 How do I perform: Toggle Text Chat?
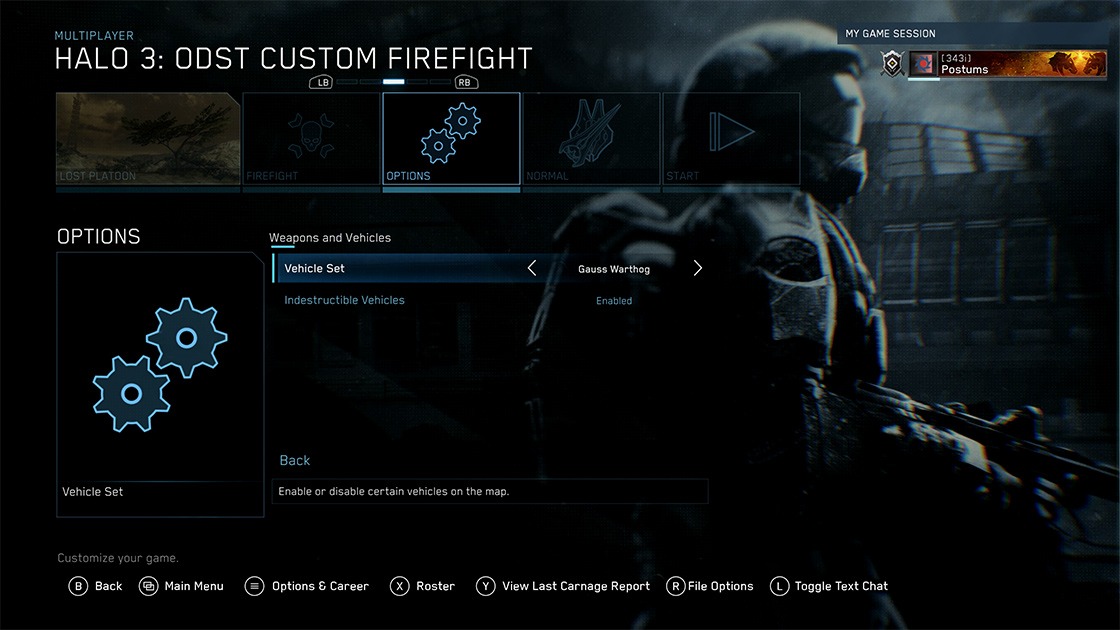point(830,586)
